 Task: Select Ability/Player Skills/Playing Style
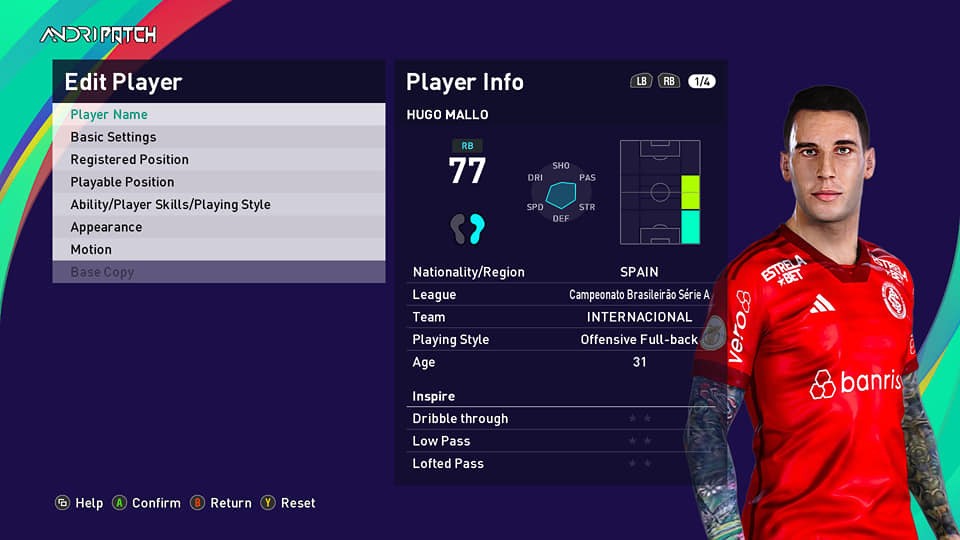coord(218,205)
